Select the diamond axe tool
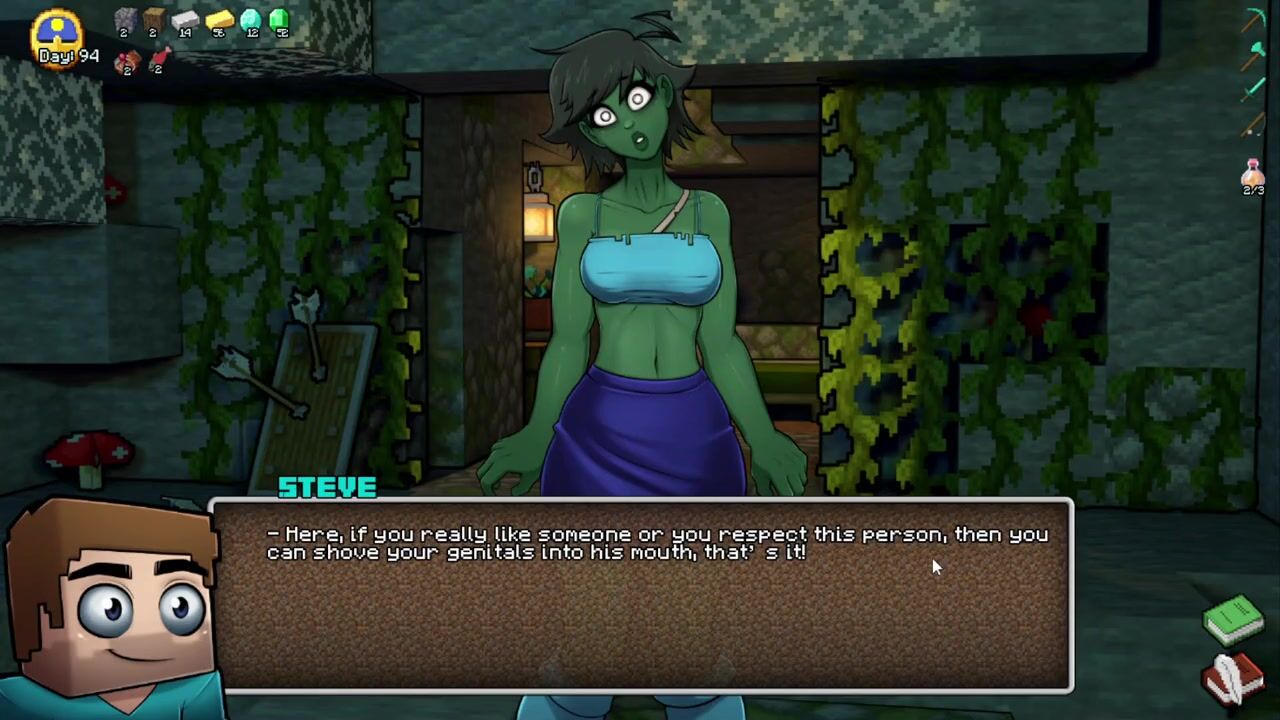 point(1254,54)
